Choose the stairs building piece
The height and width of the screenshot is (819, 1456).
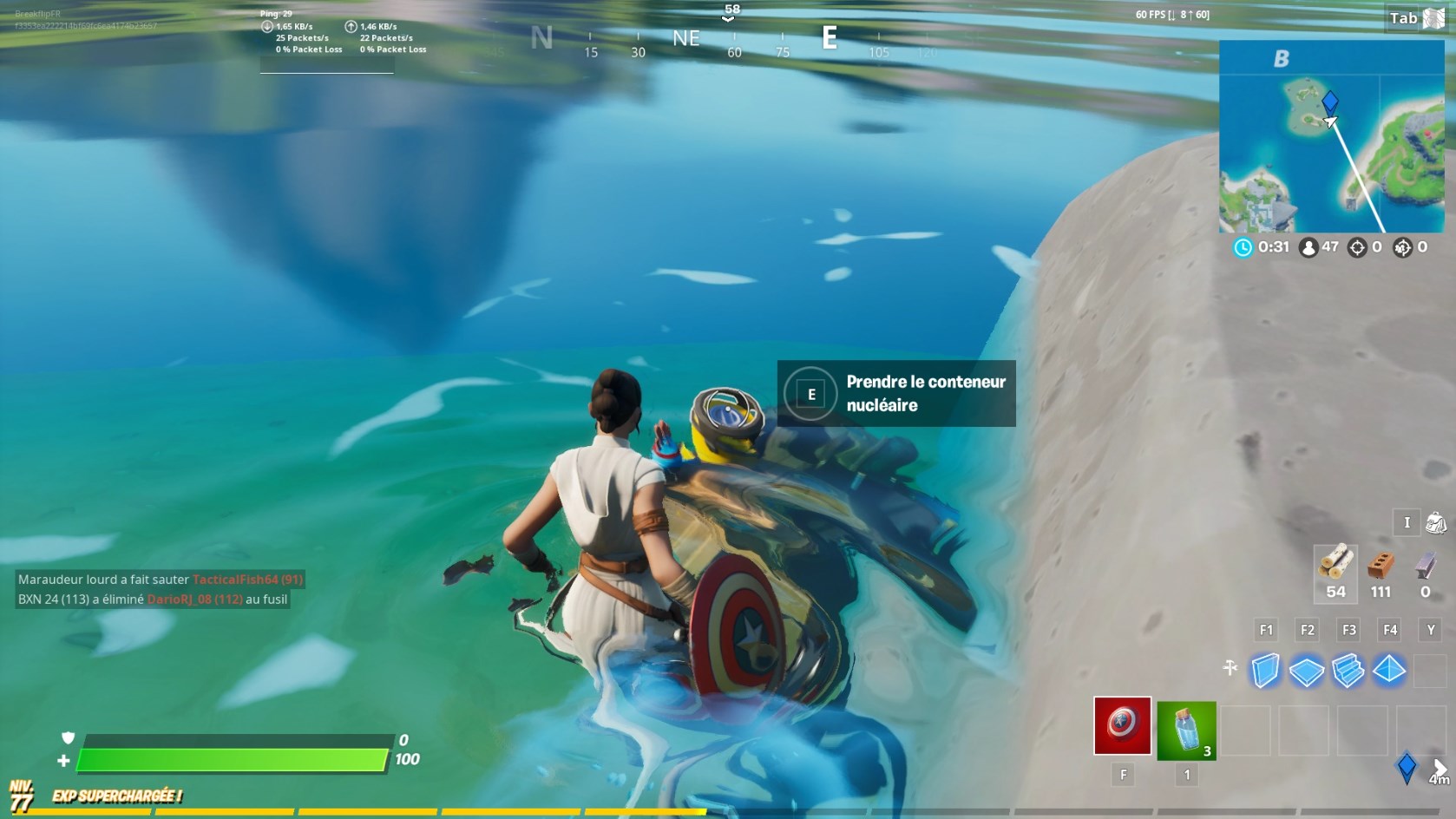point(1348,671)
